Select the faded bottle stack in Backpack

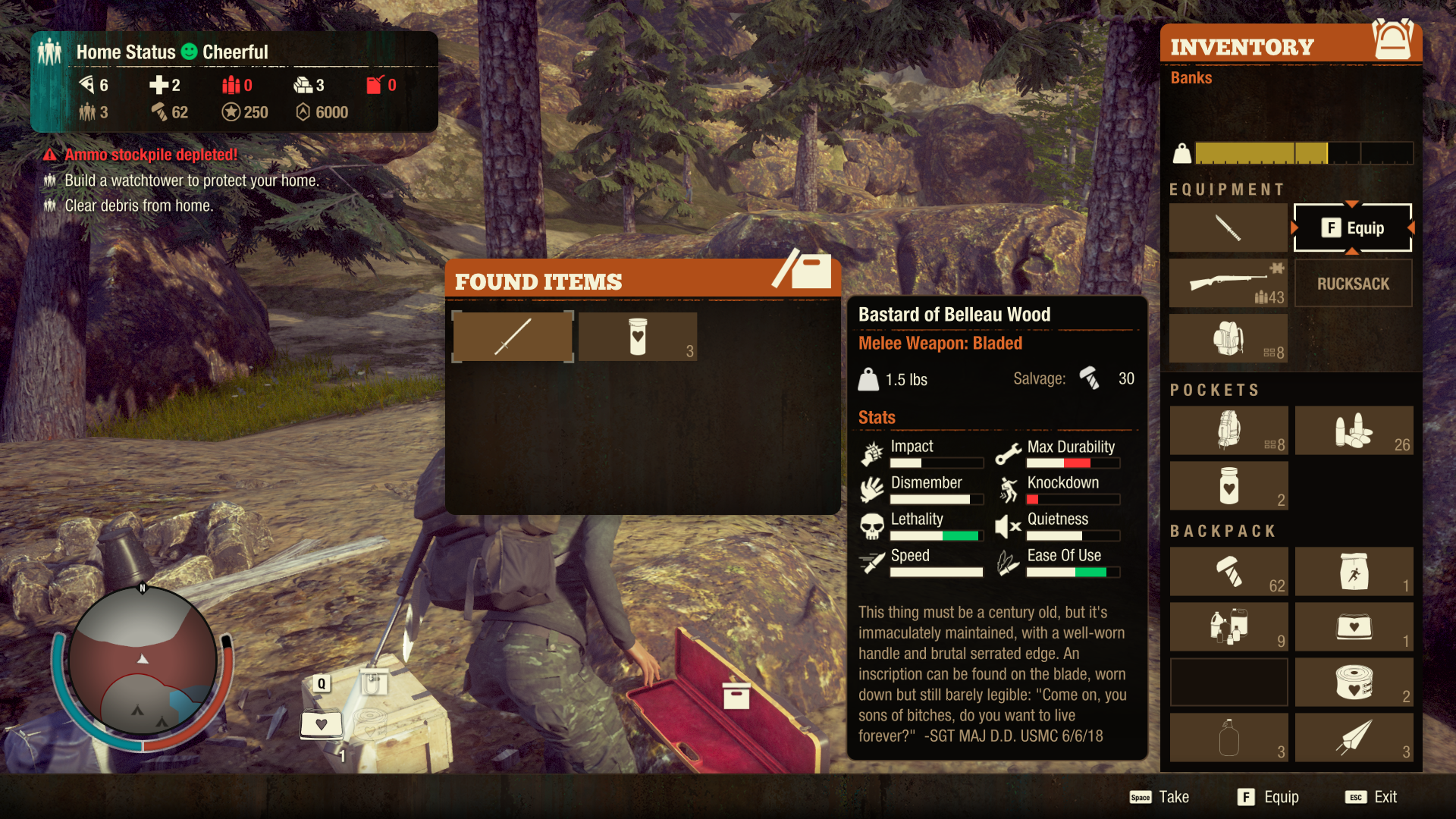pyautogui.click(x=1228, y=738)
